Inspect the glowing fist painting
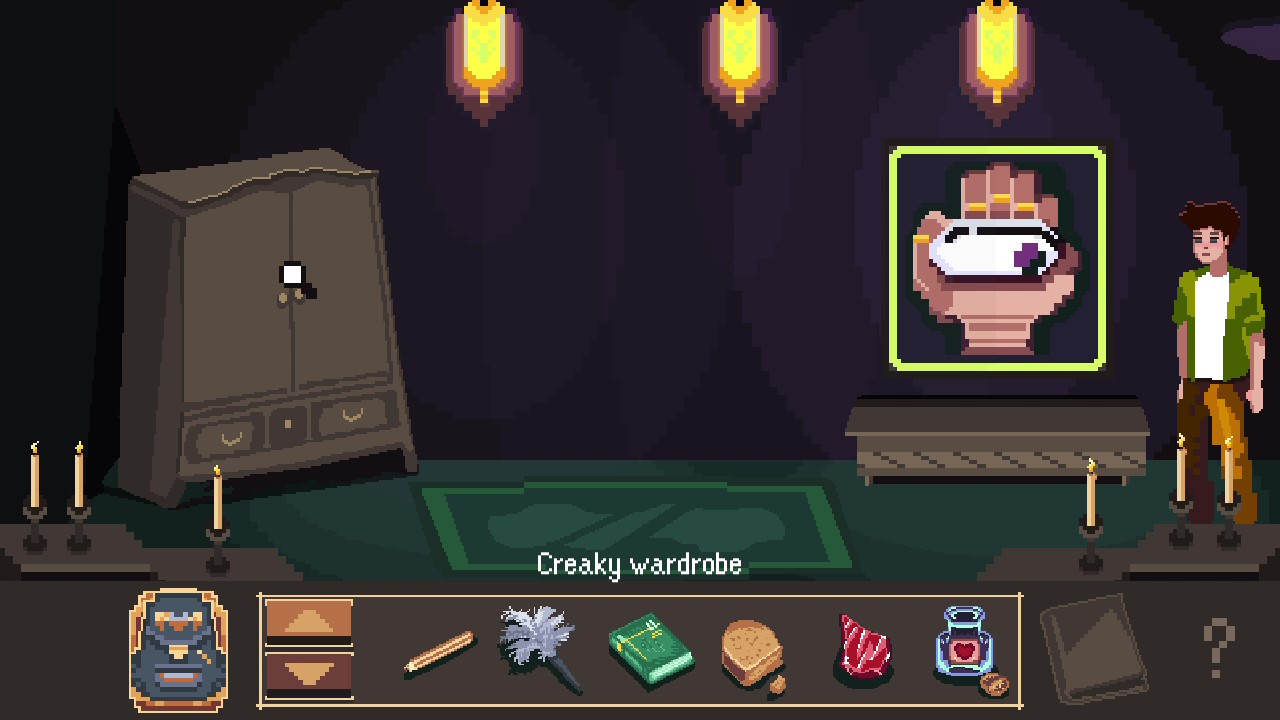Screen dimensions: 1280x720 coord(997,258)
